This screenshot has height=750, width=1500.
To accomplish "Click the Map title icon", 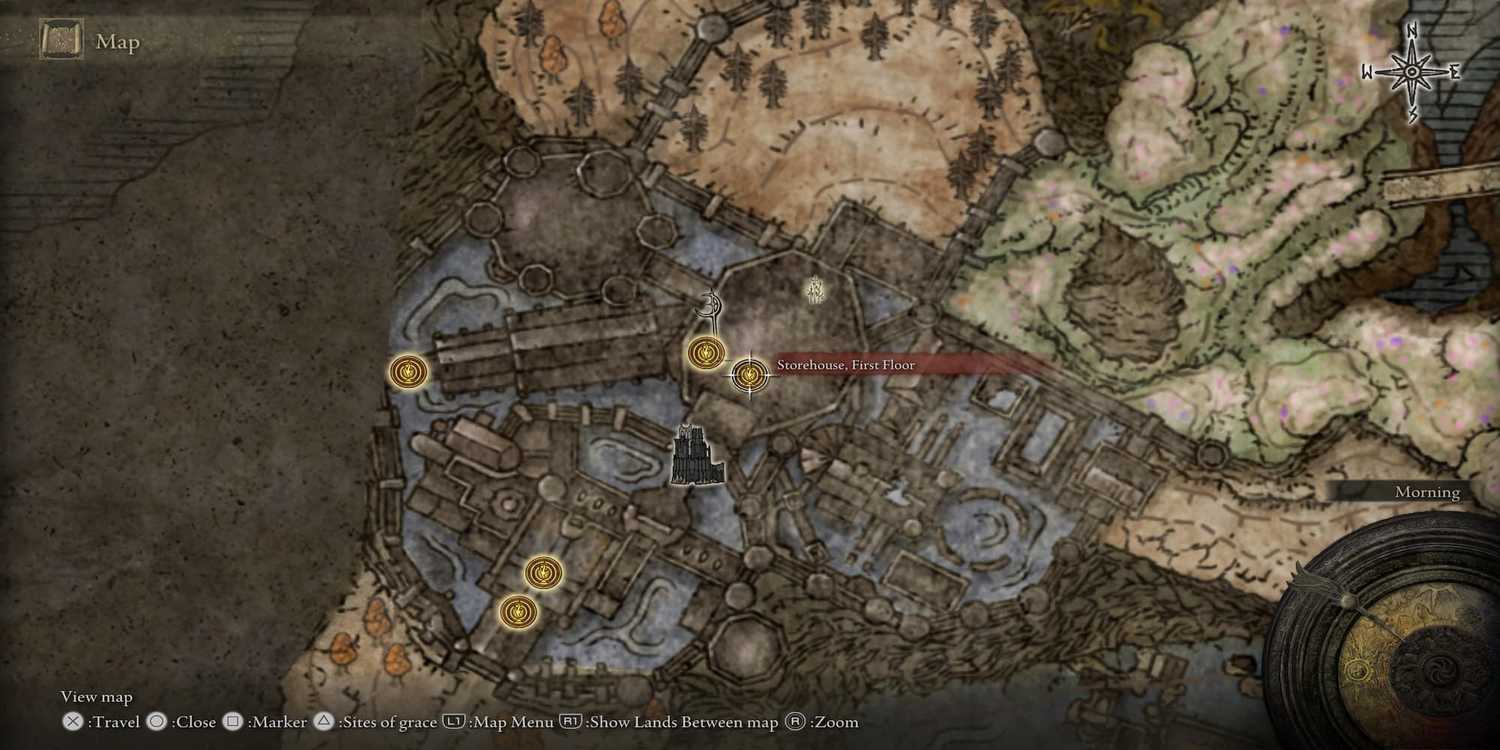I will click(60, 41).
